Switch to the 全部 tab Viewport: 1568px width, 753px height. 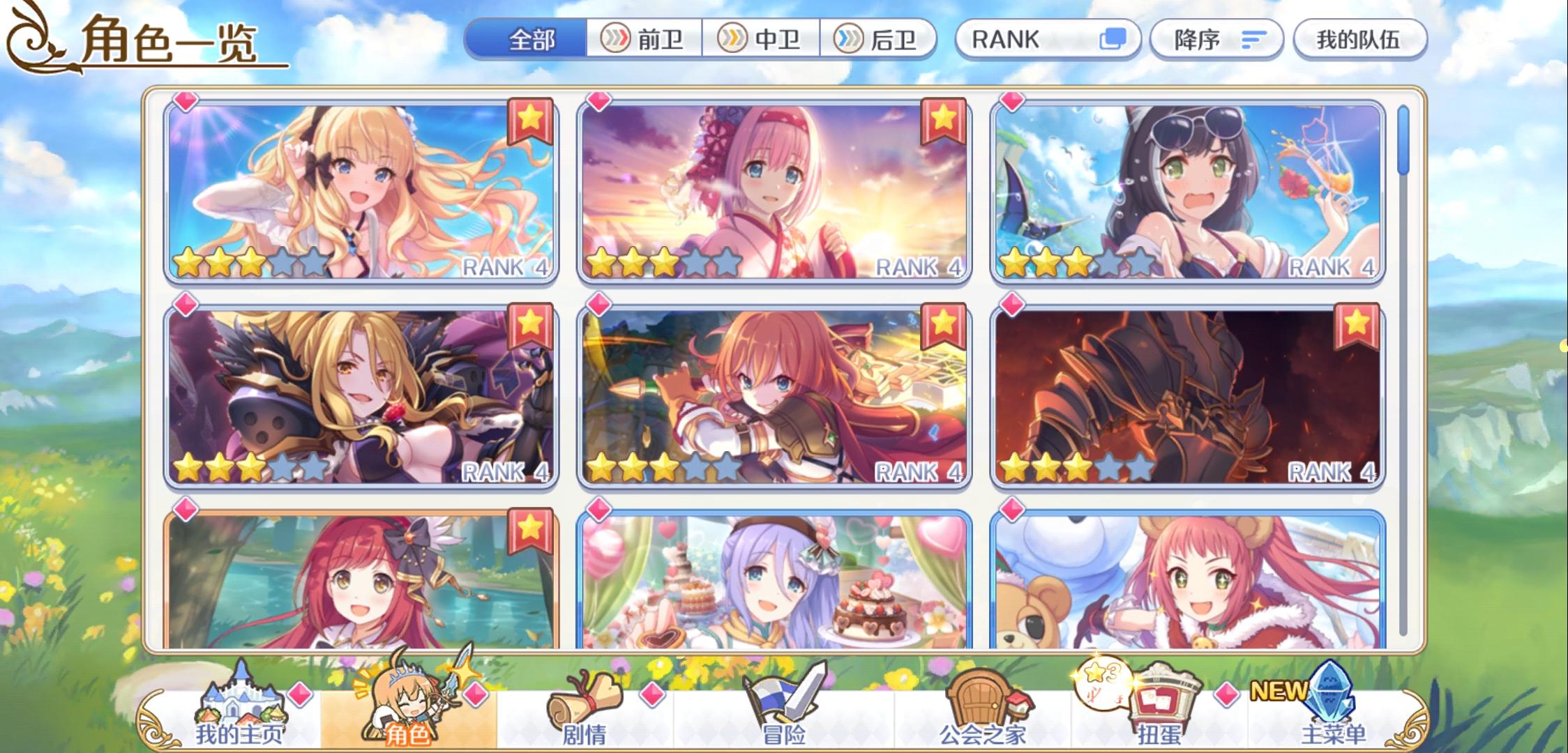(530, 40)
